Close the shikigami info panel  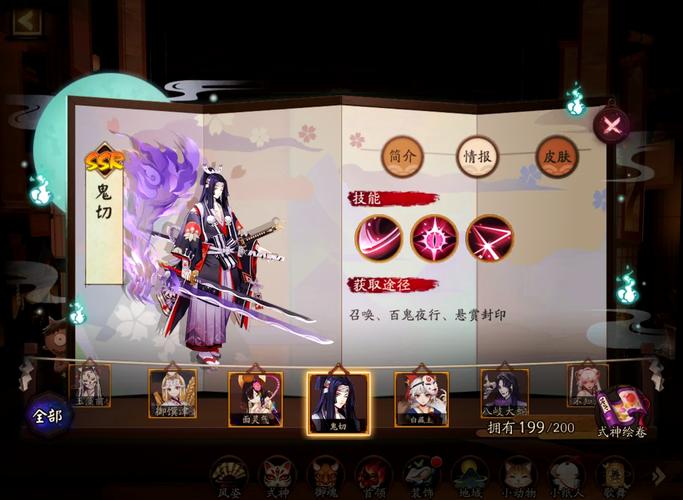pyautogui.click(x=611, y=126)
